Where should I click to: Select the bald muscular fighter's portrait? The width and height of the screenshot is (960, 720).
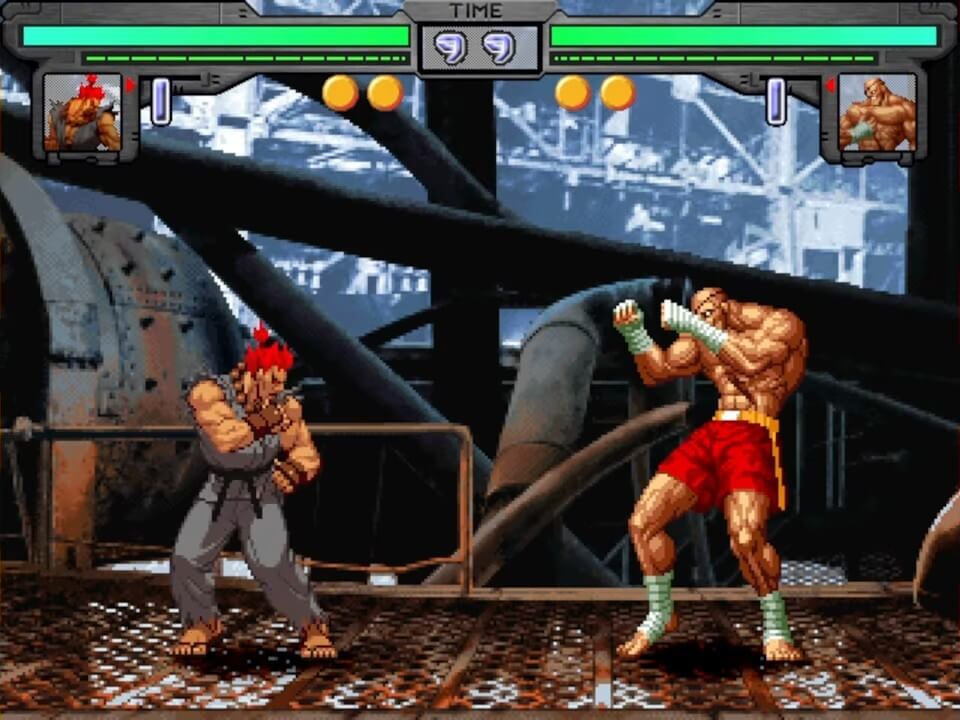[876, 113]
